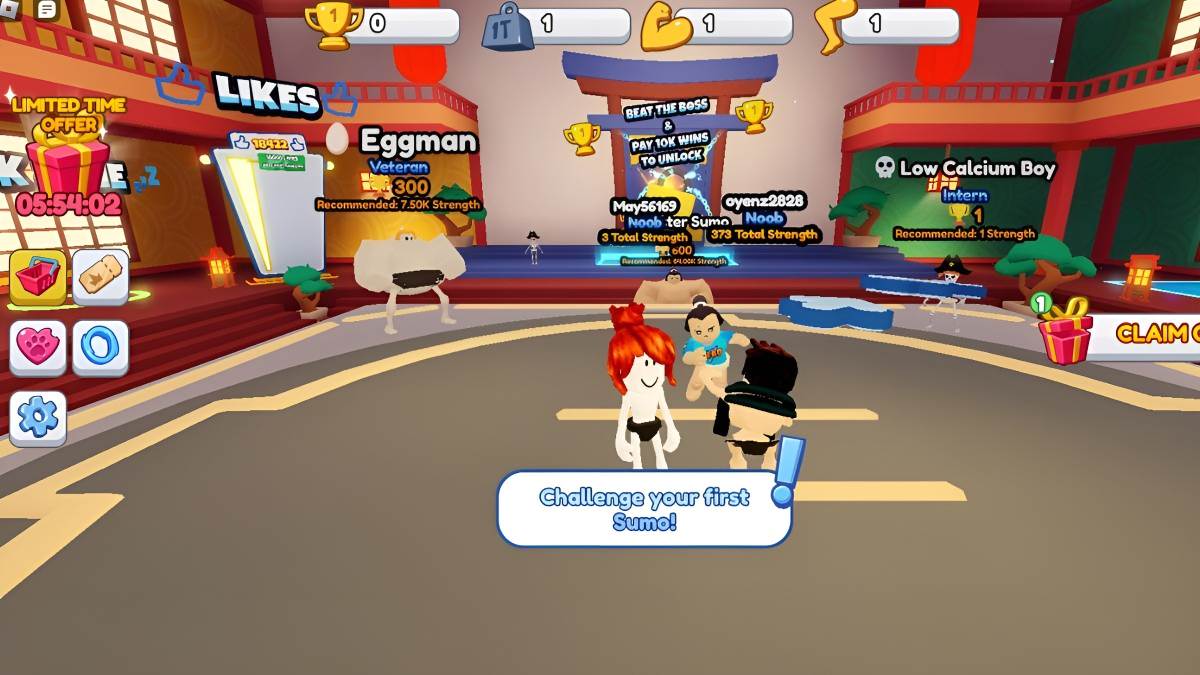The image size is (1200, 675).
Task: Open the ticket pass button
Action: coord(100,277)
